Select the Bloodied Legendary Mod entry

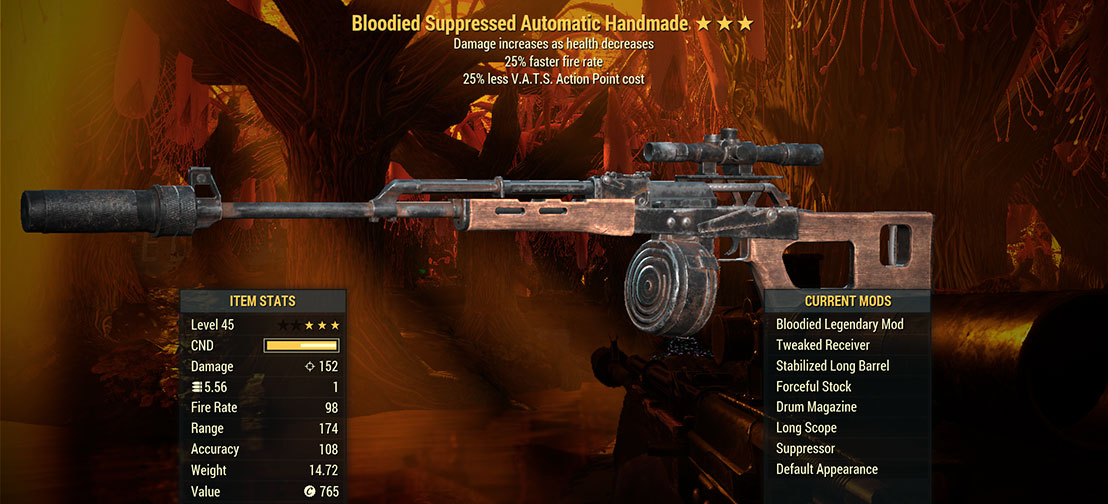pyautogui.click(x=839, y=325)
